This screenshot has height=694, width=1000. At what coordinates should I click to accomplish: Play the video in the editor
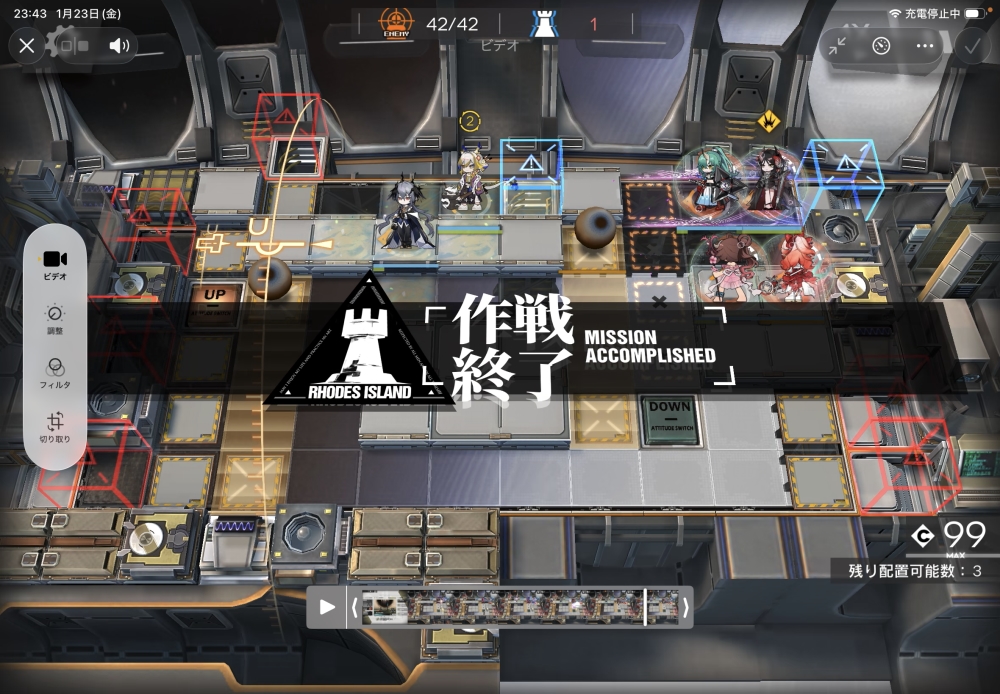327,607
